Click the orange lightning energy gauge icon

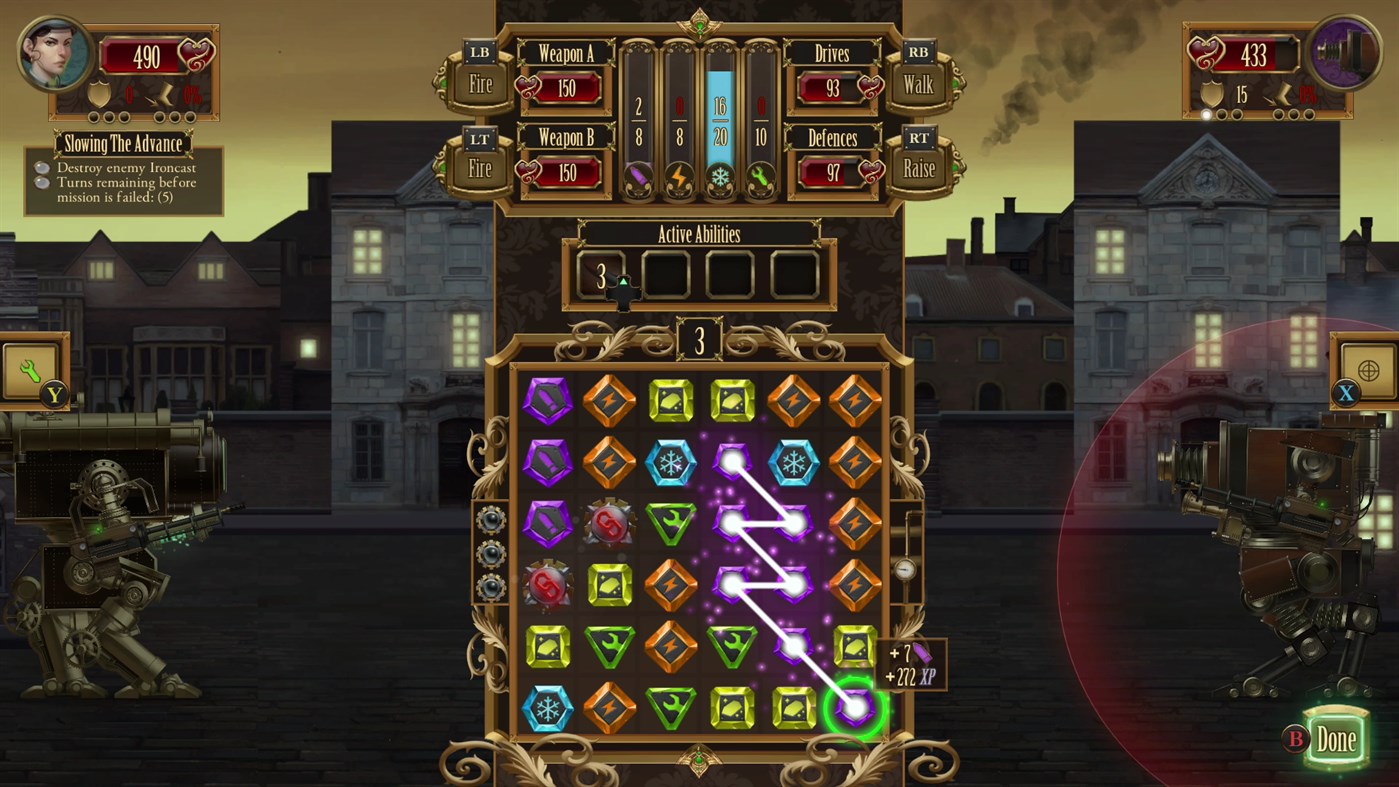678,178
